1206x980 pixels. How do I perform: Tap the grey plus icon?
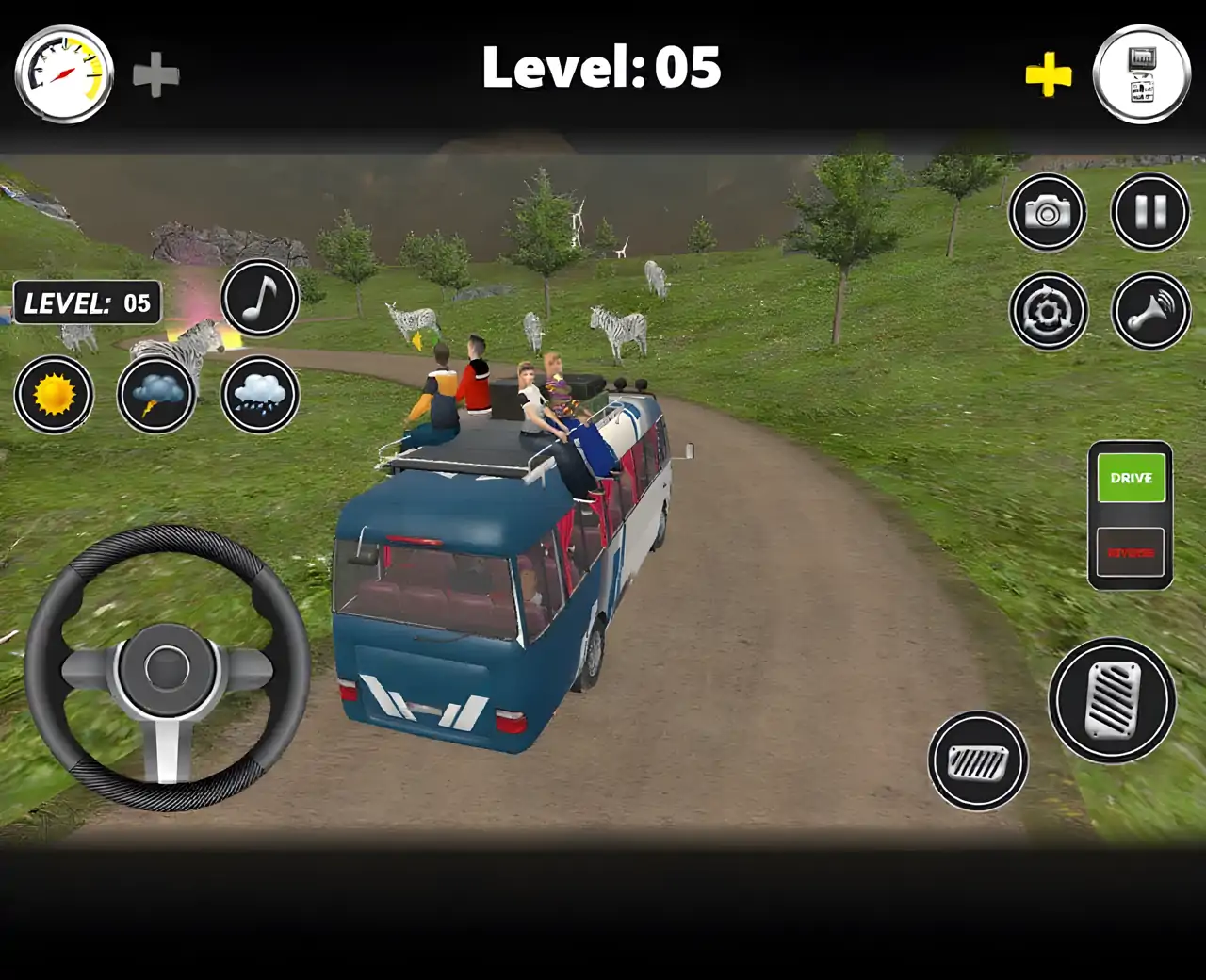coord(155,75)
